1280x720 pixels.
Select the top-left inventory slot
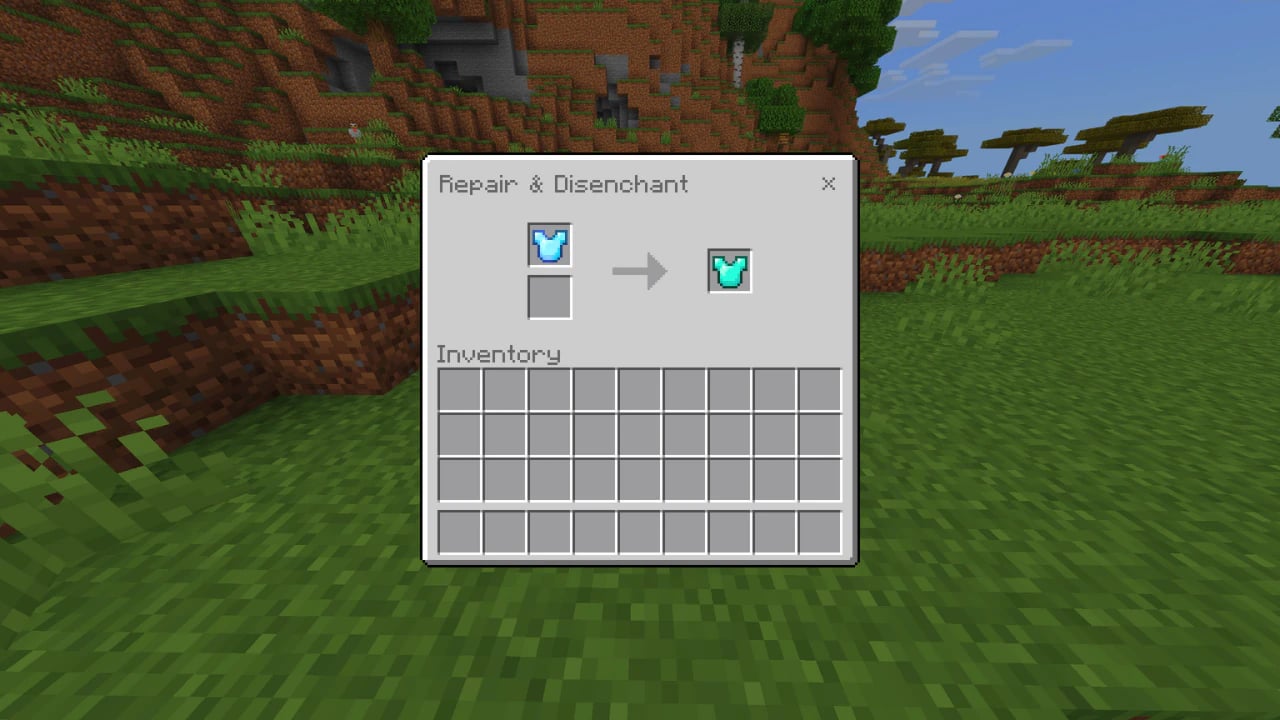458,390
